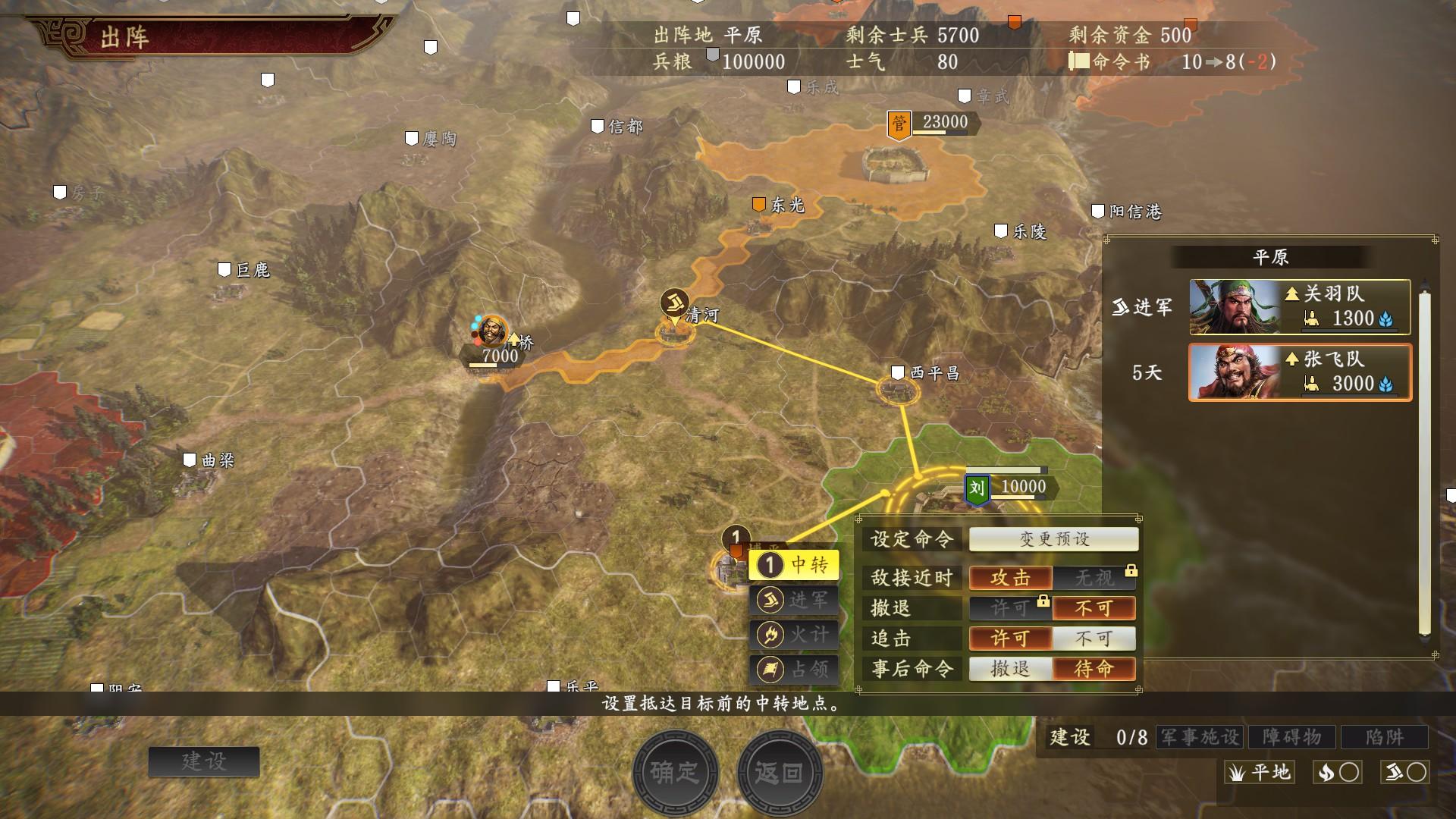
Task: Select the 占领 occupy command icon
Action: click(x=793, y=669)
